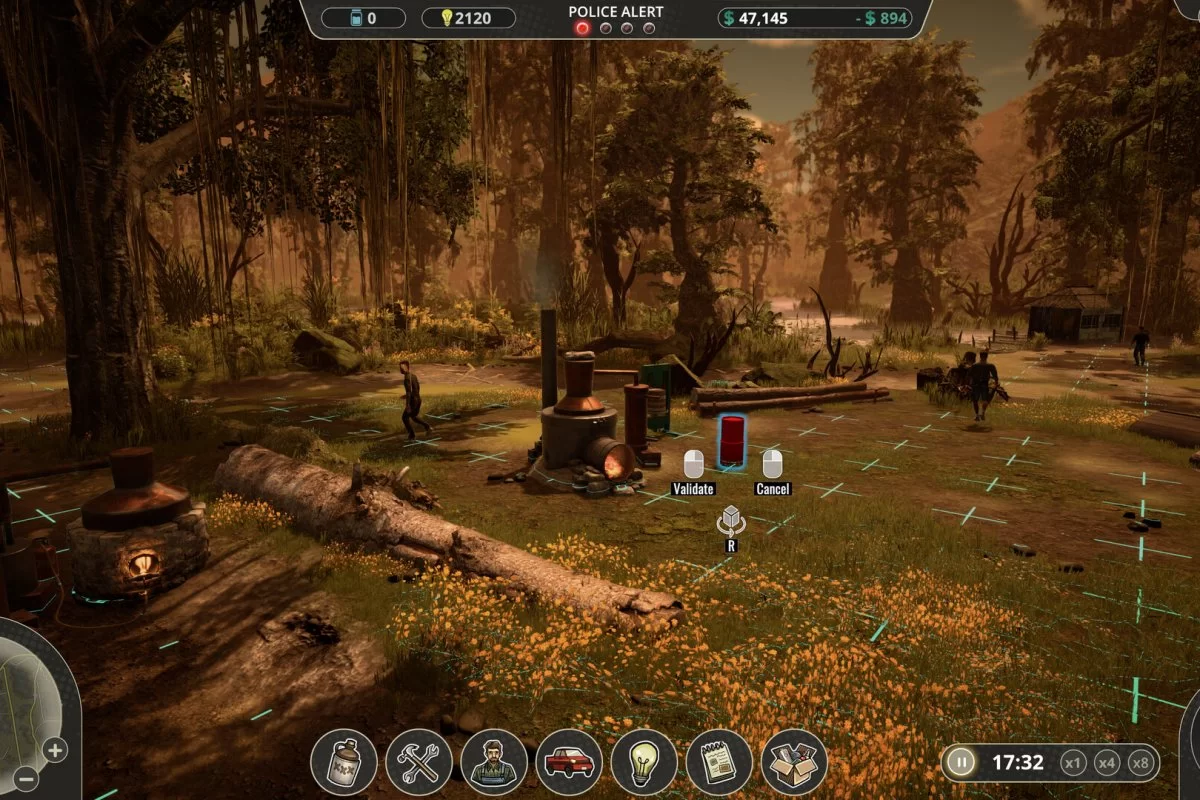This screenshot has height=800, width=1200.
Task: Open the moonshine jug menu
Action: (x=344, y=762)
